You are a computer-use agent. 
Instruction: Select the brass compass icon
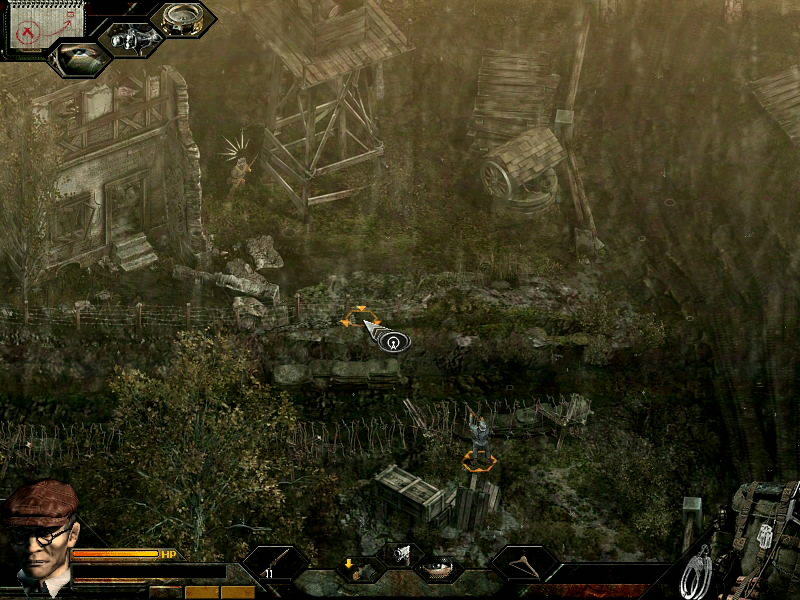coord(184,17)
